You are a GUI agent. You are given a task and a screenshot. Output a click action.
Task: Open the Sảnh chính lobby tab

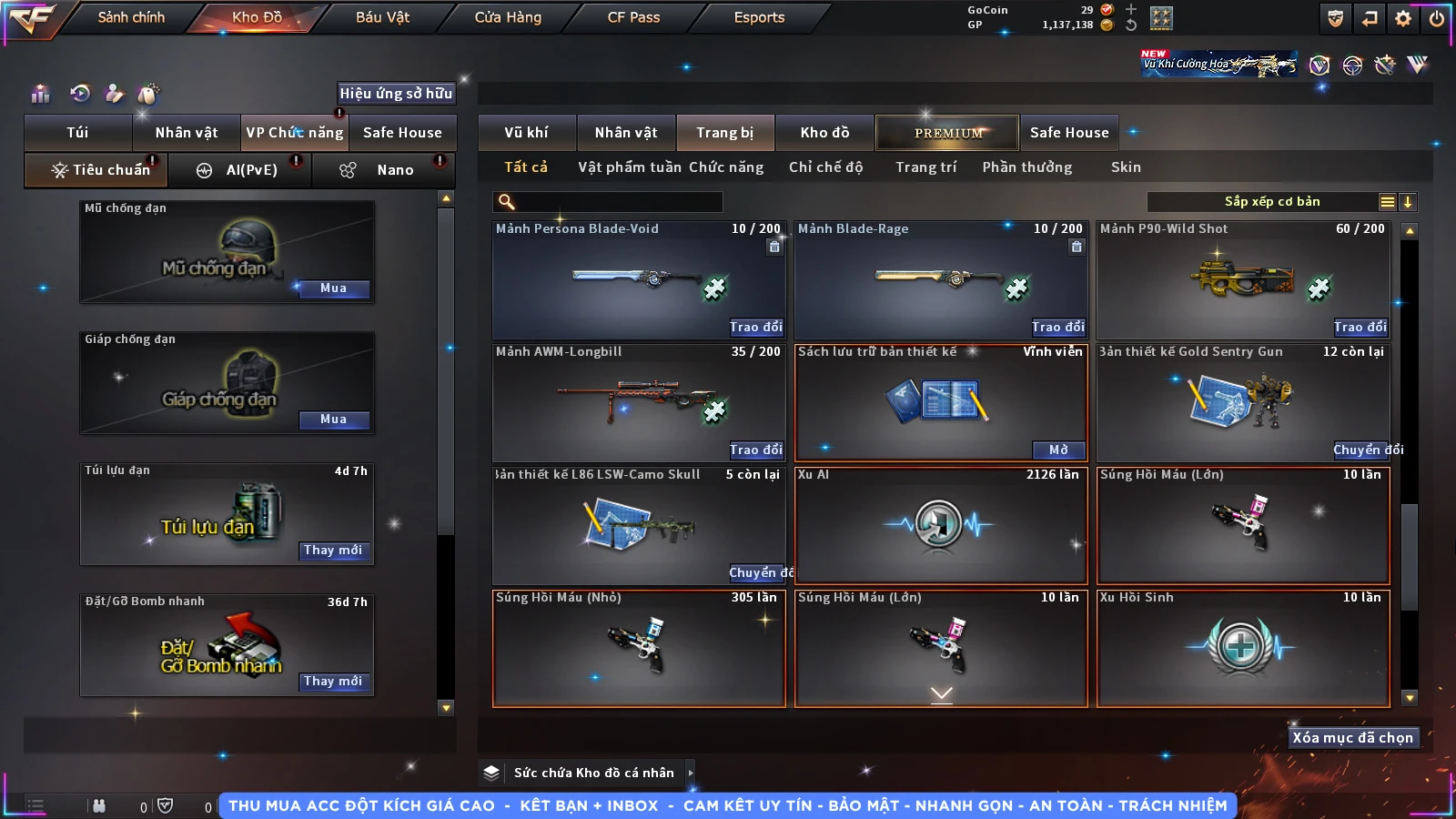pyautogui.click(x=131, y=17)
